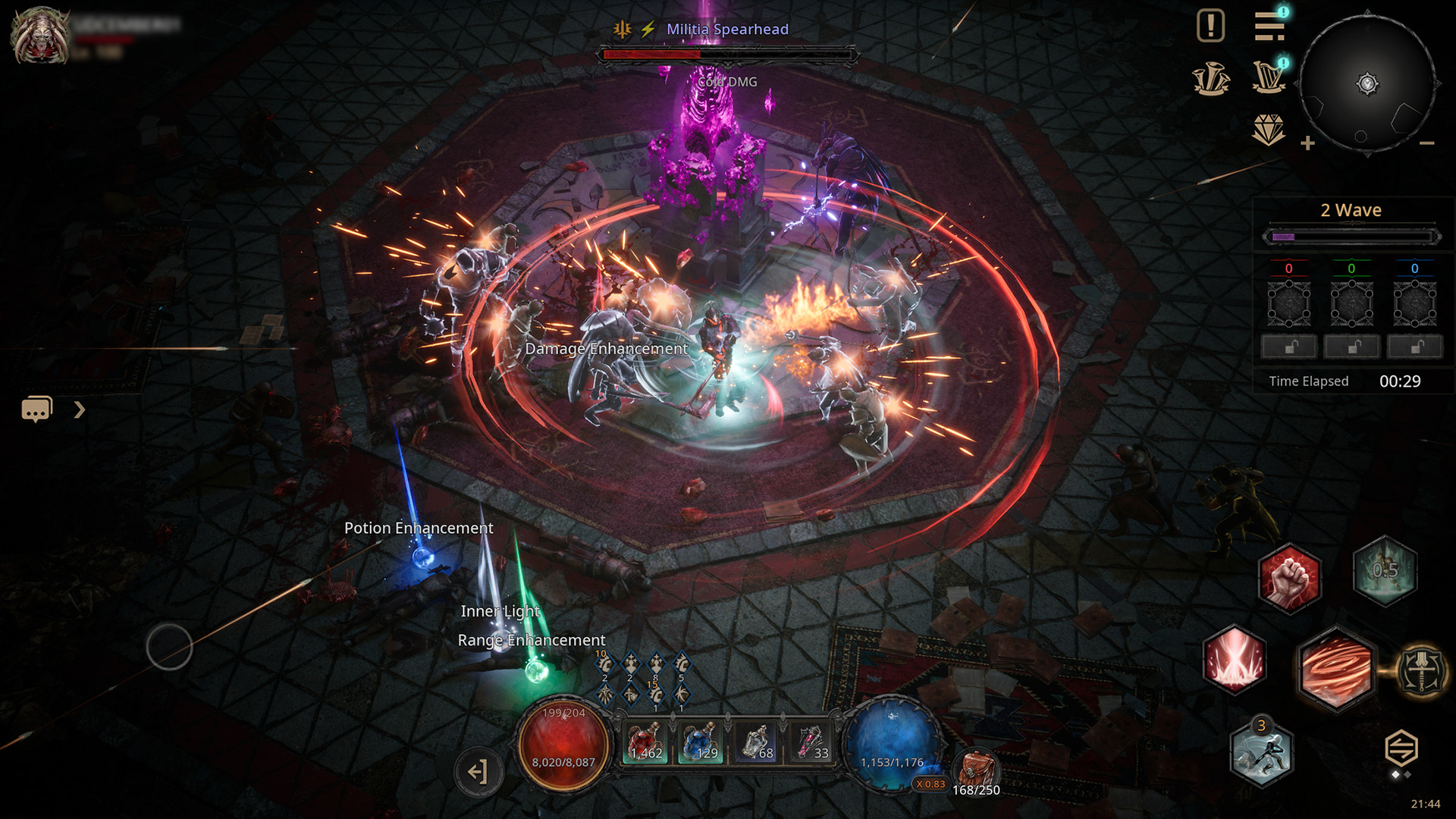Screen dimensions: 1456x819
Task: Click the minimap
Action: [x=1367, y=83]
